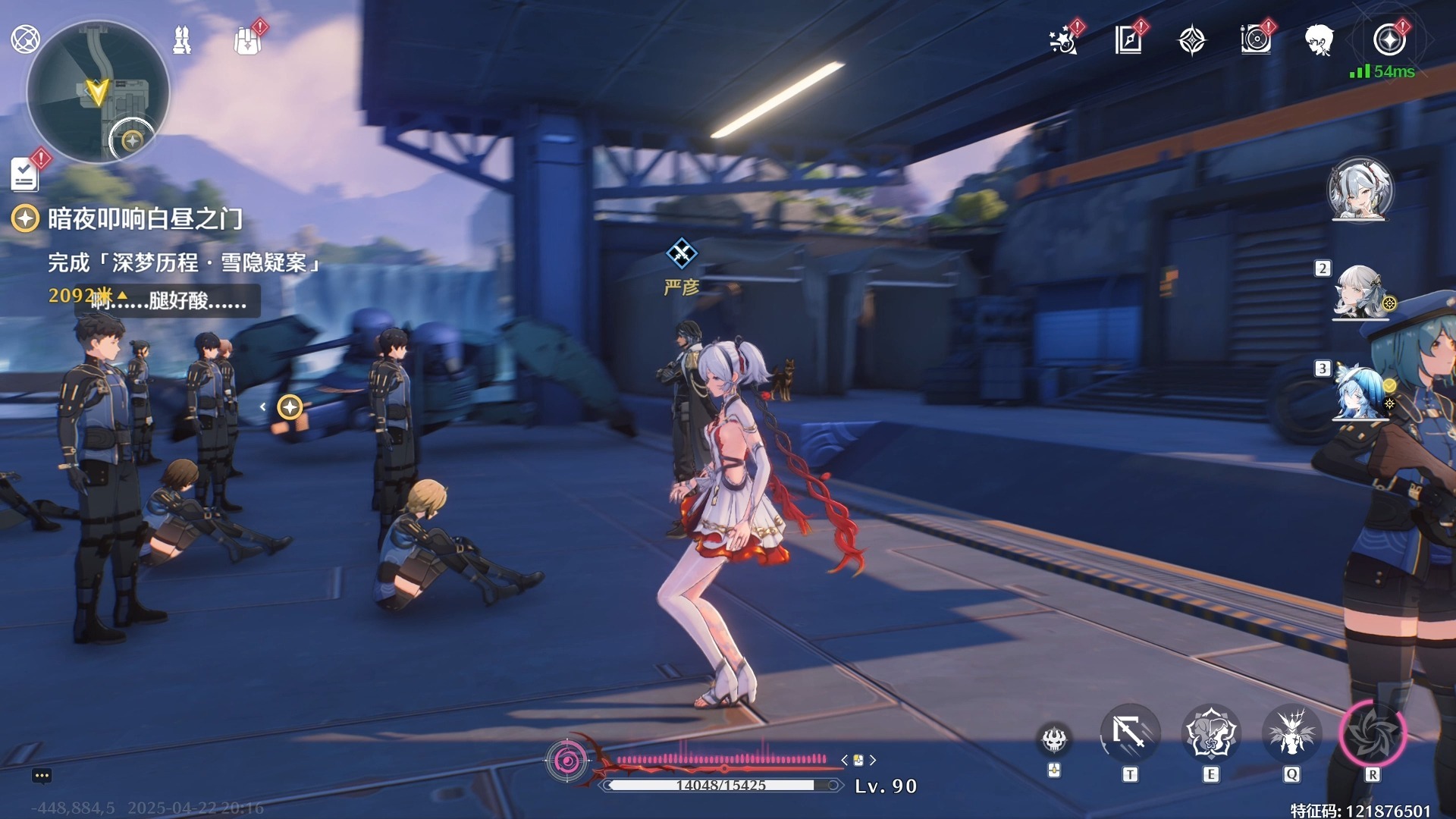Open the camera-like icon in top bar
The height and width of the screenshot is (819, 1456).
(x=1256, y=40)
